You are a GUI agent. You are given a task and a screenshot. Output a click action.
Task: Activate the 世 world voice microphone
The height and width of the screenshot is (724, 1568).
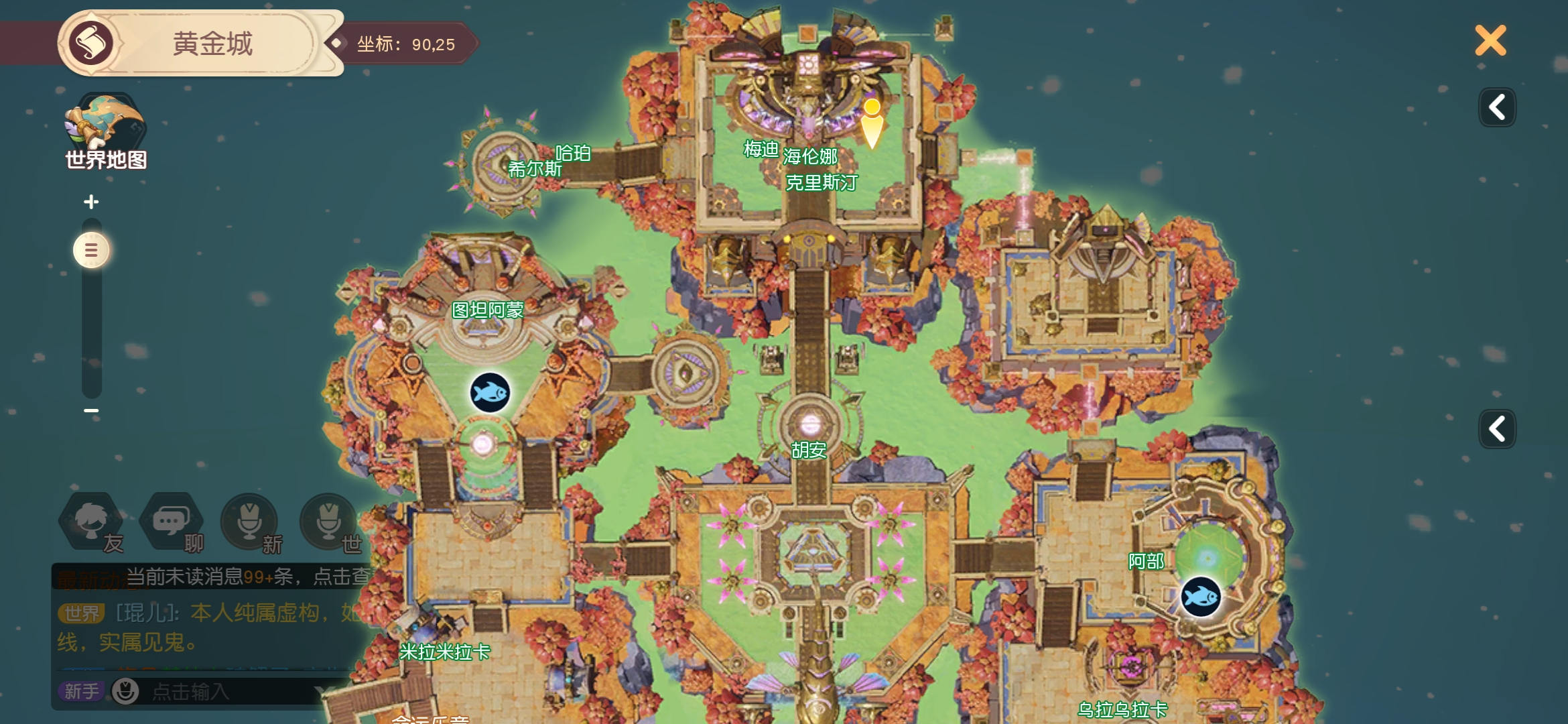329,522
